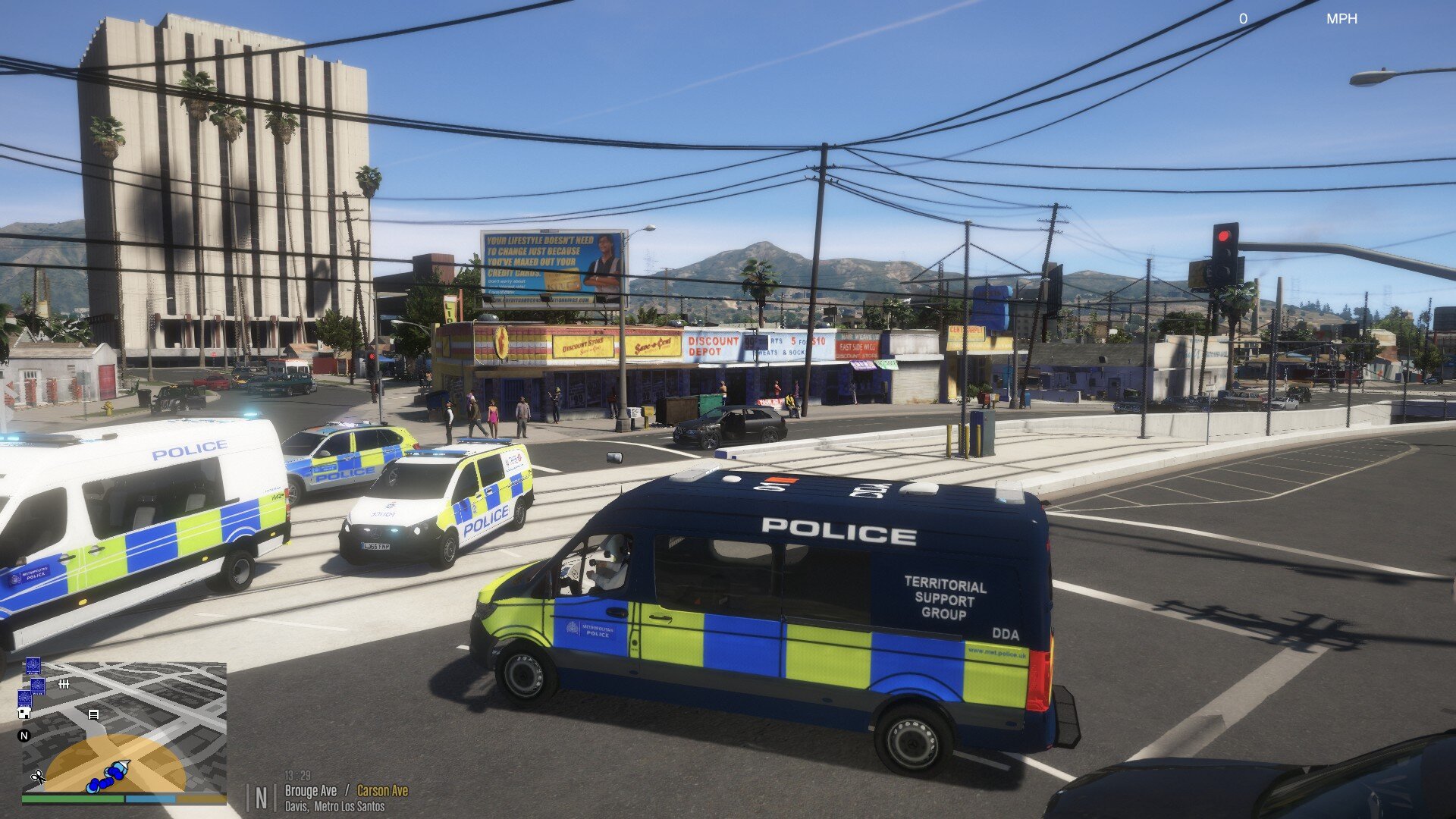1456x819 pixels.
Task: Select the barber scissors map marker
Action: click(36, 777)
